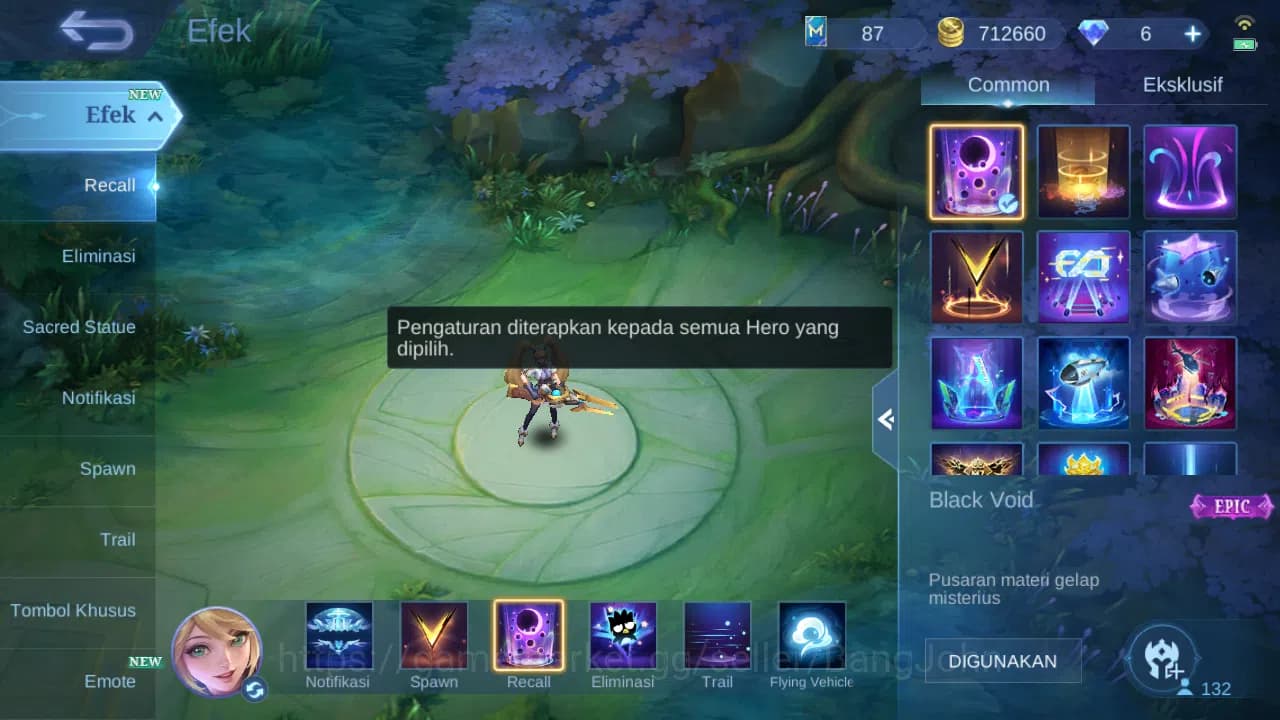This screenshot has height=720, width=1280.
Task: Tap the plus button to buy diamonds
Action: pos(1192,33)
